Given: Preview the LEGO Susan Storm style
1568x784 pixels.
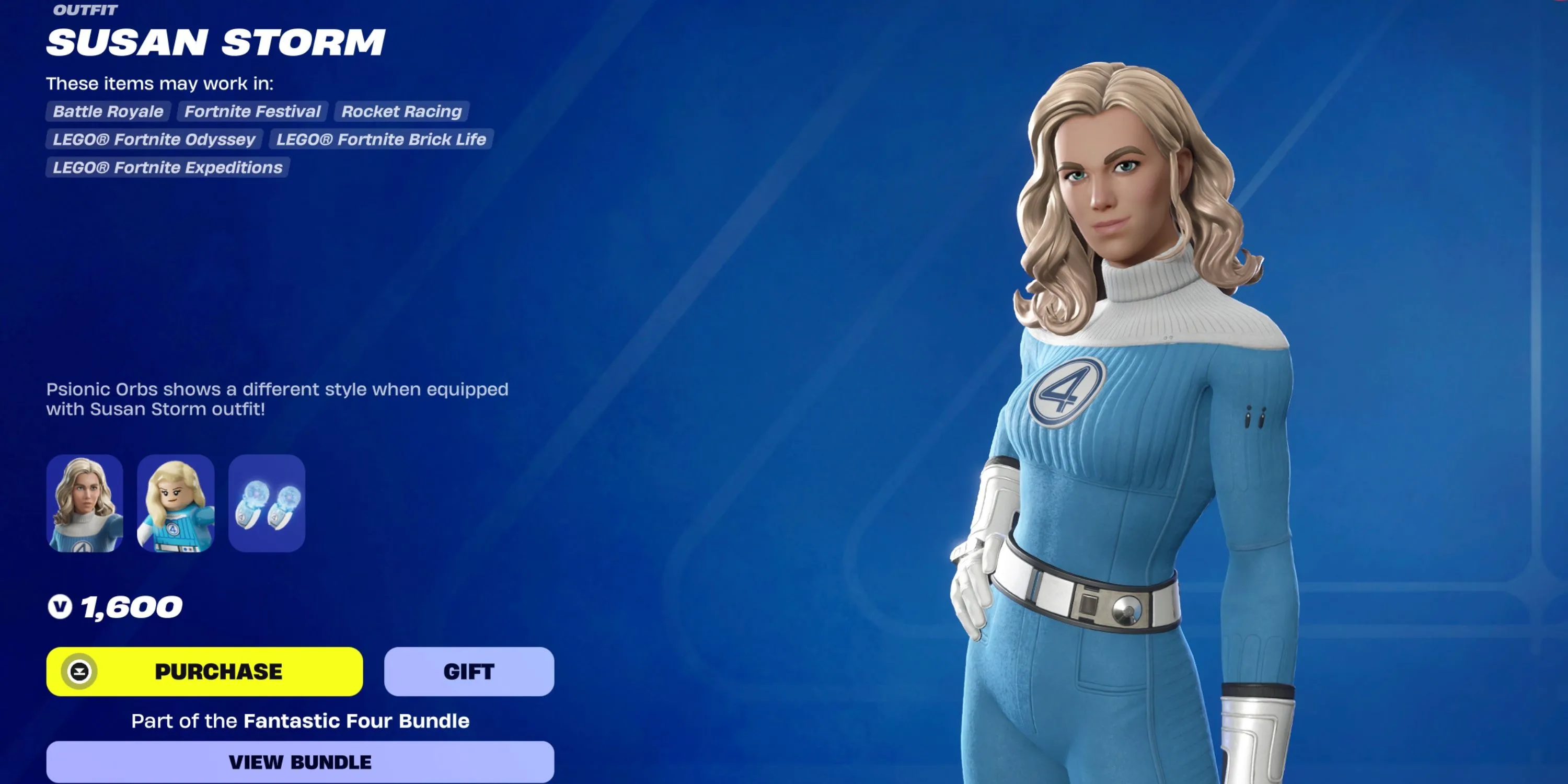Looking at the screenshot, I should point(175,503).
